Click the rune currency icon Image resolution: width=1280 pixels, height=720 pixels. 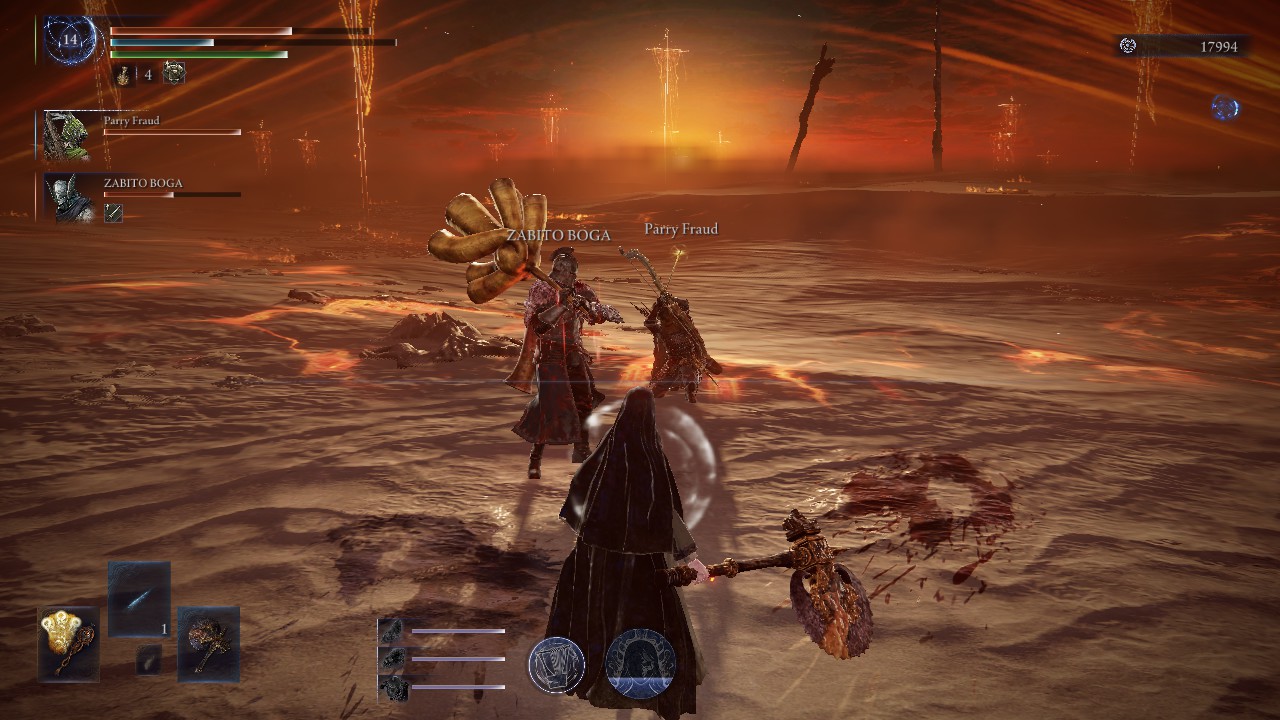pyautogui.click(x=1128, y=46)
